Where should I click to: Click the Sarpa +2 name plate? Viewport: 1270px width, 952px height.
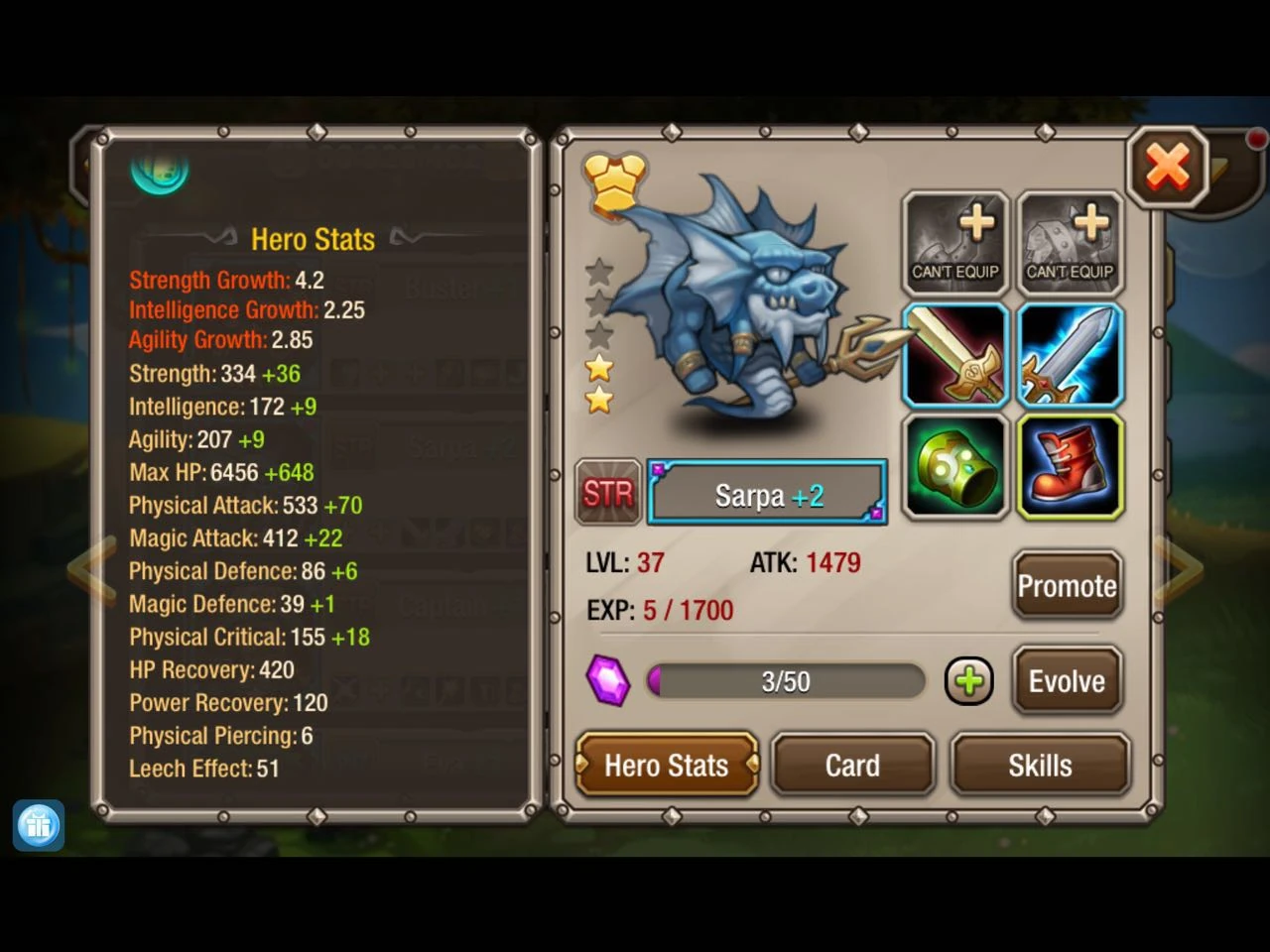[766, 492]
